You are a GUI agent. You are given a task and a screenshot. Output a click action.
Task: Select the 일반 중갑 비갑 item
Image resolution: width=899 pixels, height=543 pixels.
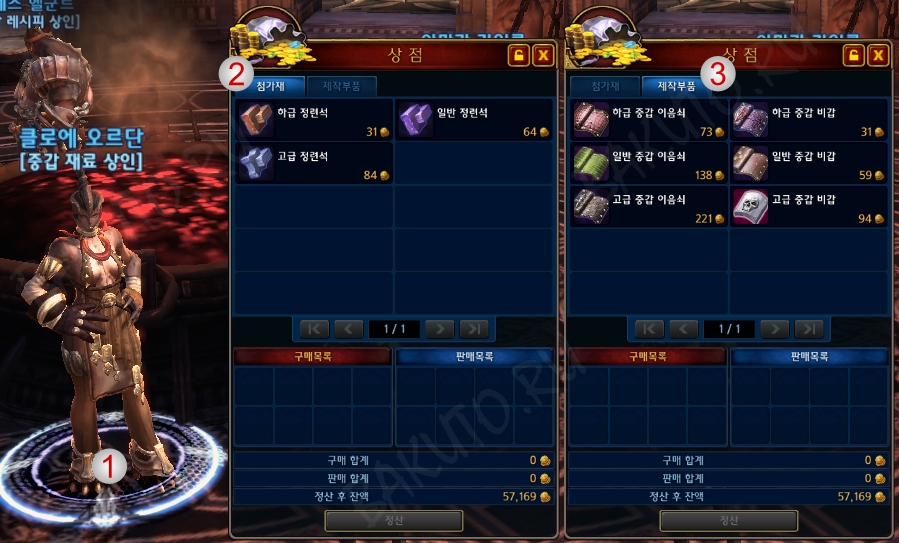tap(809, 163)
